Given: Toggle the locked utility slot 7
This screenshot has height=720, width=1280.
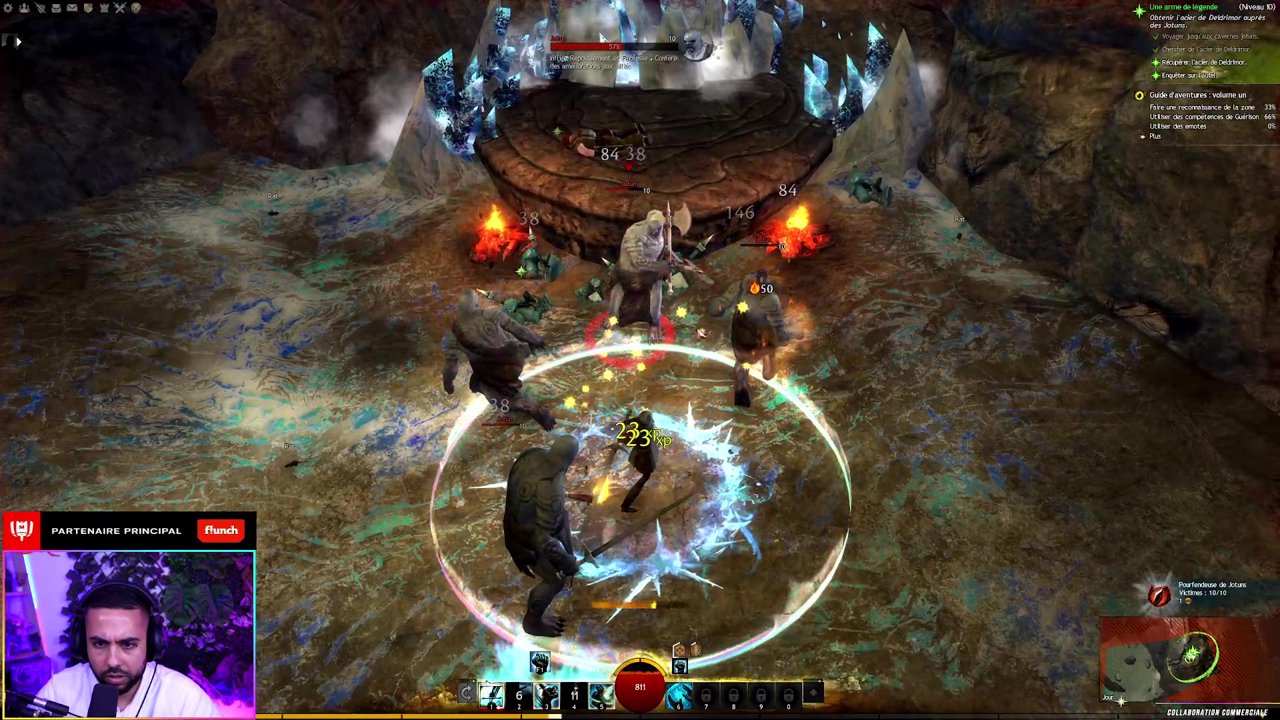Looking at the screenshot, I should pos(707,695).
